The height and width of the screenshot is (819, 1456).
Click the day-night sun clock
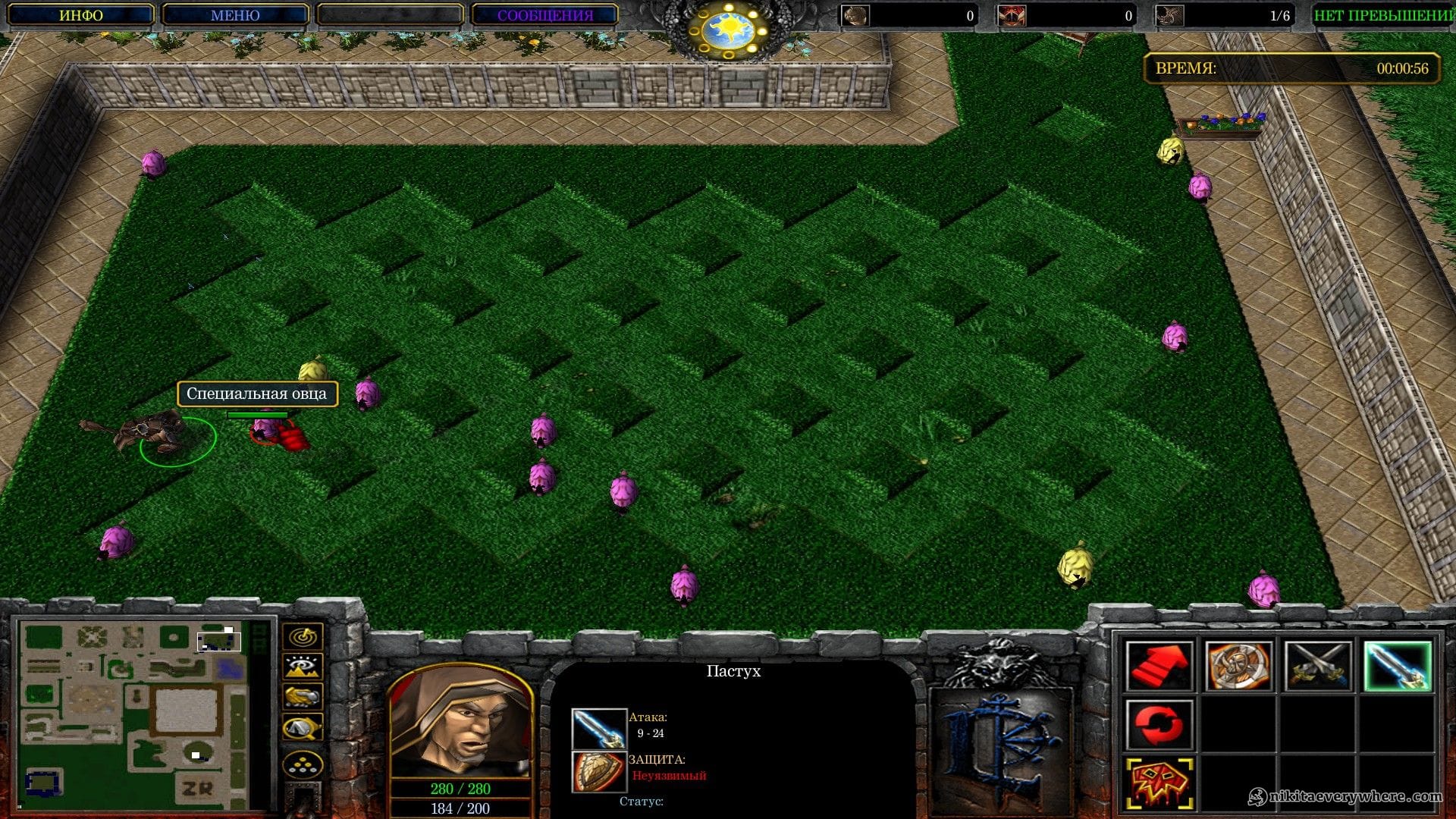727,30
